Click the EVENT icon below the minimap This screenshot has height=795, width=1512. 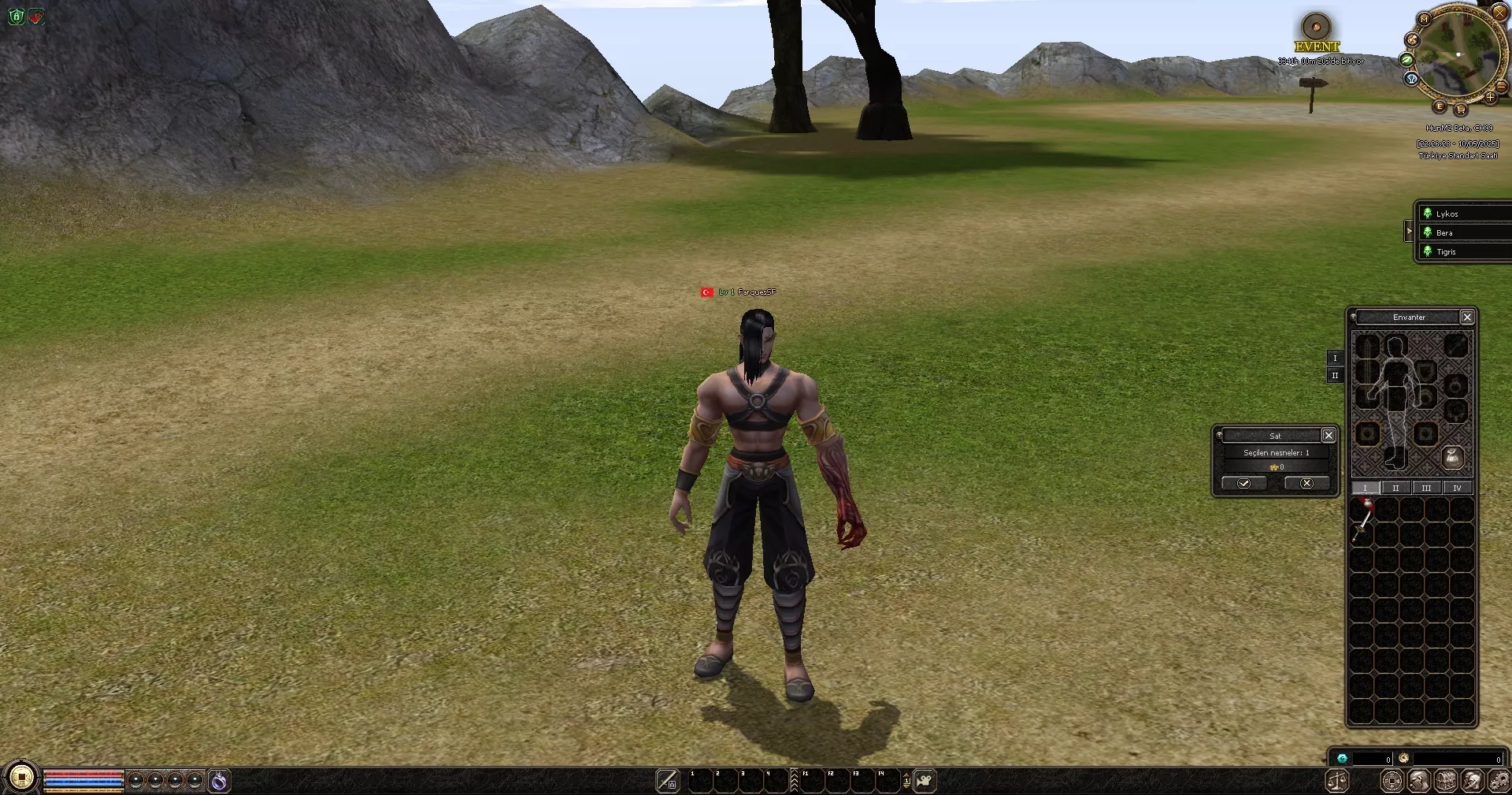(1315, 30)
